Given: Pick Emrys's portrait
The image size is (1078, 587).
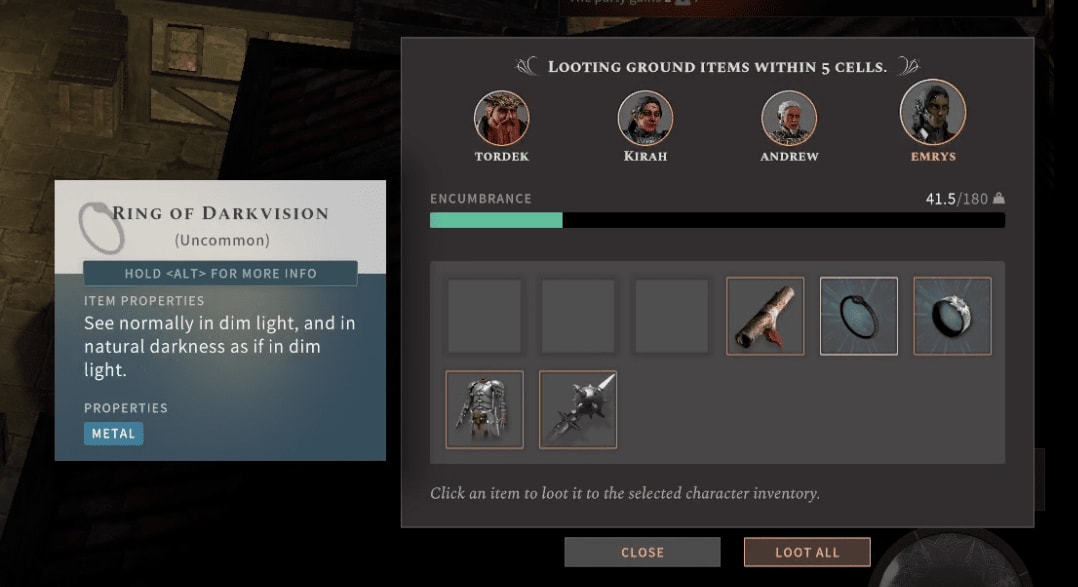Looking at the screenshot, I should coord(932,112).
